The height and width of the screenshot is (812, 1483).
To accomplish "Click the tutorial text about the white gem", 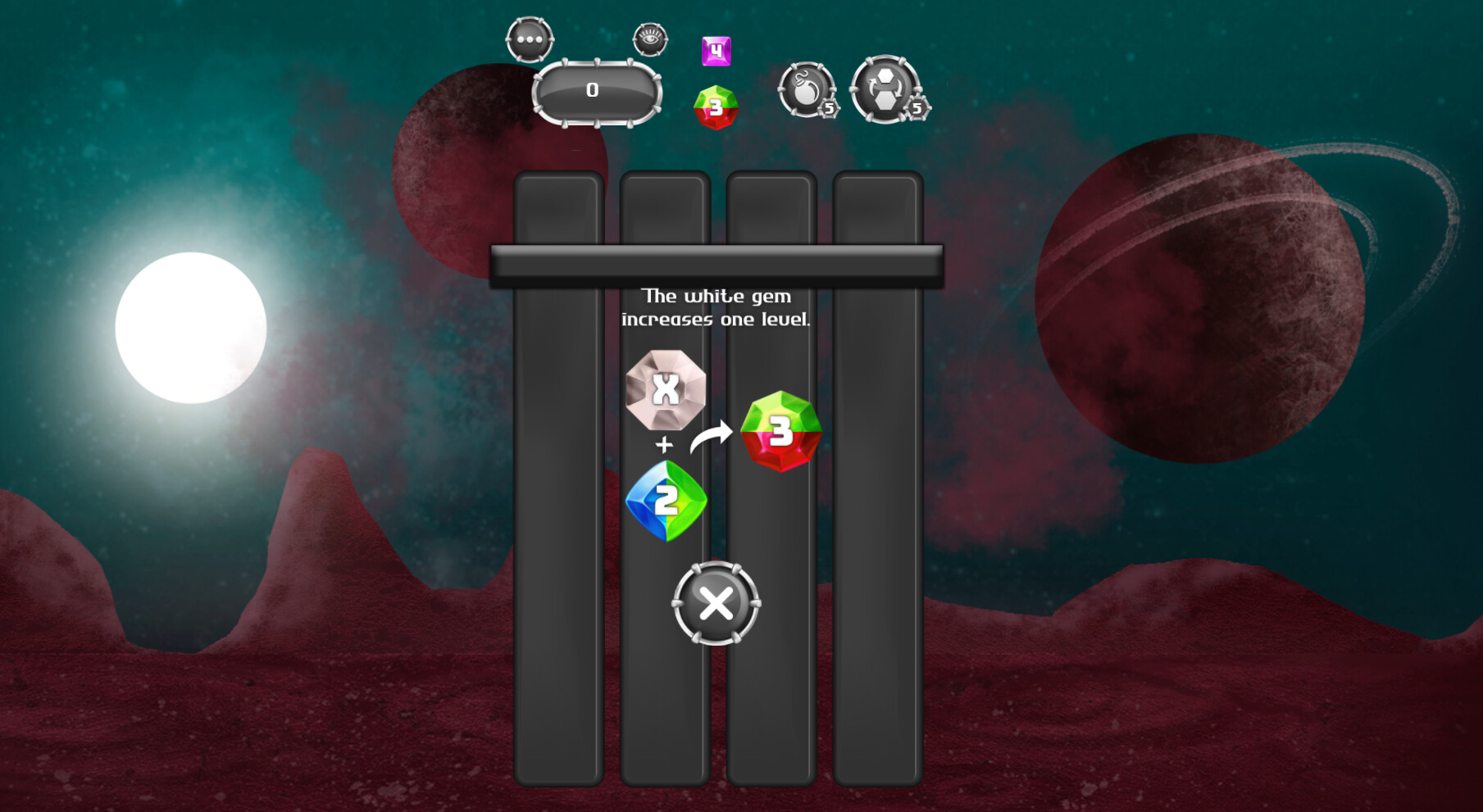I will tap(716, 307).
